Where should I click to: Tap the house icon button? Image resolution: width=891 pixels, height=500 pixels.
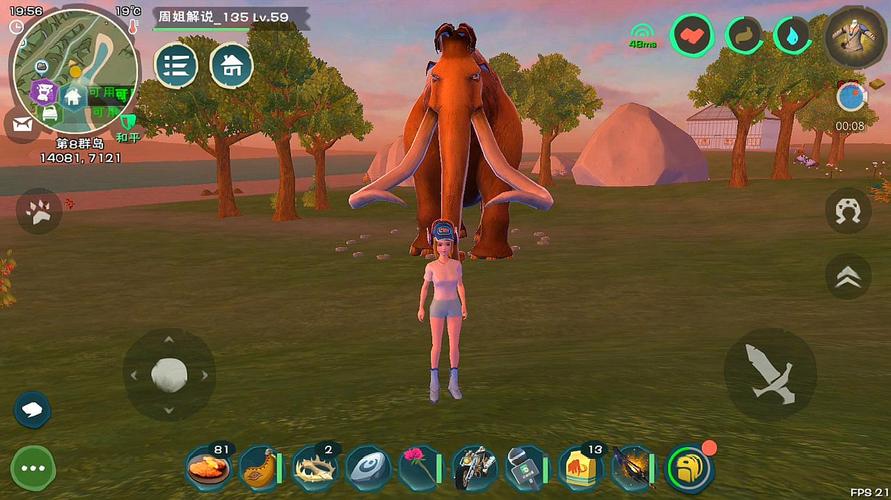232,65
